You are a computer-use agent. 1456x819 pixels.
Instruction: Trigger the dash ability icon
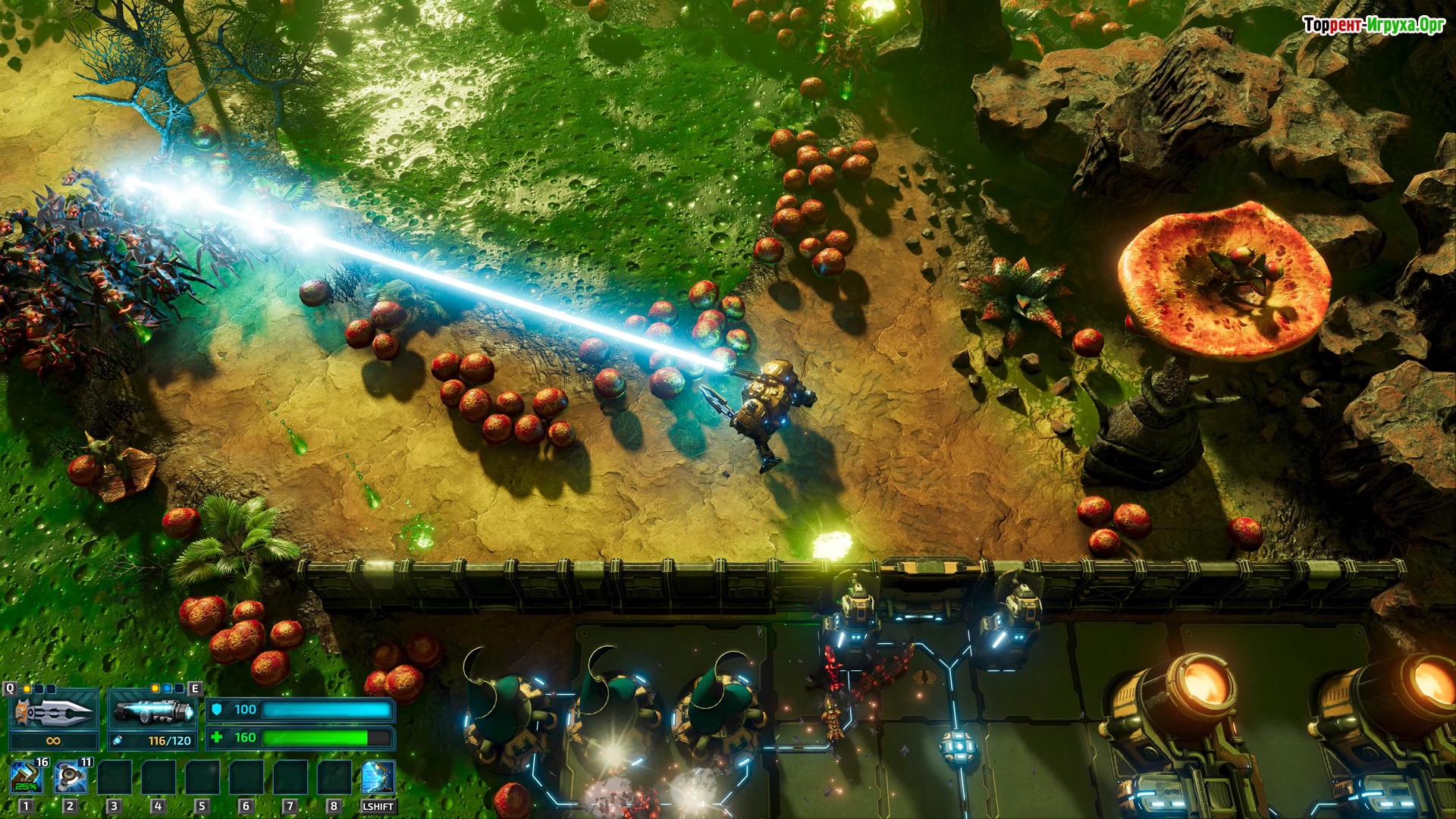pos(378,777)
